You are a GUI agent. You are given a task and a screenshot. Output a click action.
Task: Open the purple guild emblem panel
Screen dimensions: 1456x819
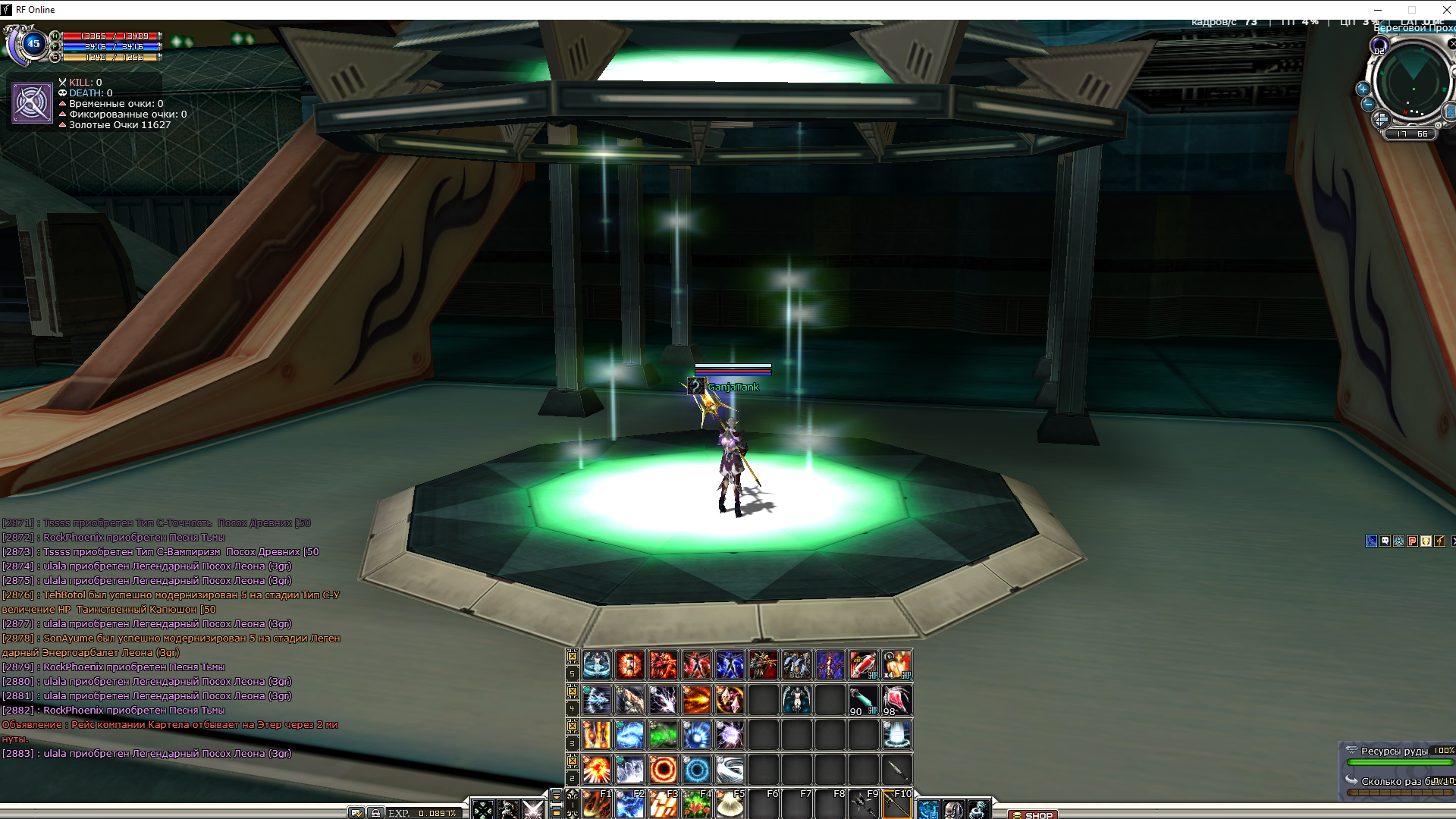(x=32, y=103)
